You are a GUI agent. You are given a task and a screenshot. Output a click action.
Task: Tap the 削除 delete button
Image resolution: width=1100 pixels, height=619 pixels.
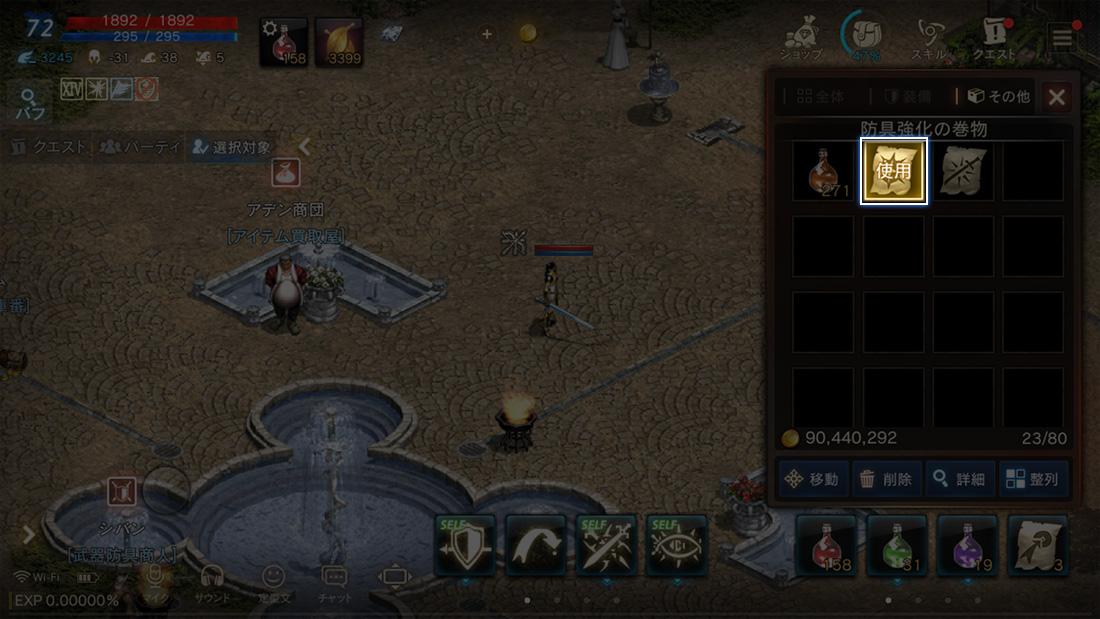point(886,479)
